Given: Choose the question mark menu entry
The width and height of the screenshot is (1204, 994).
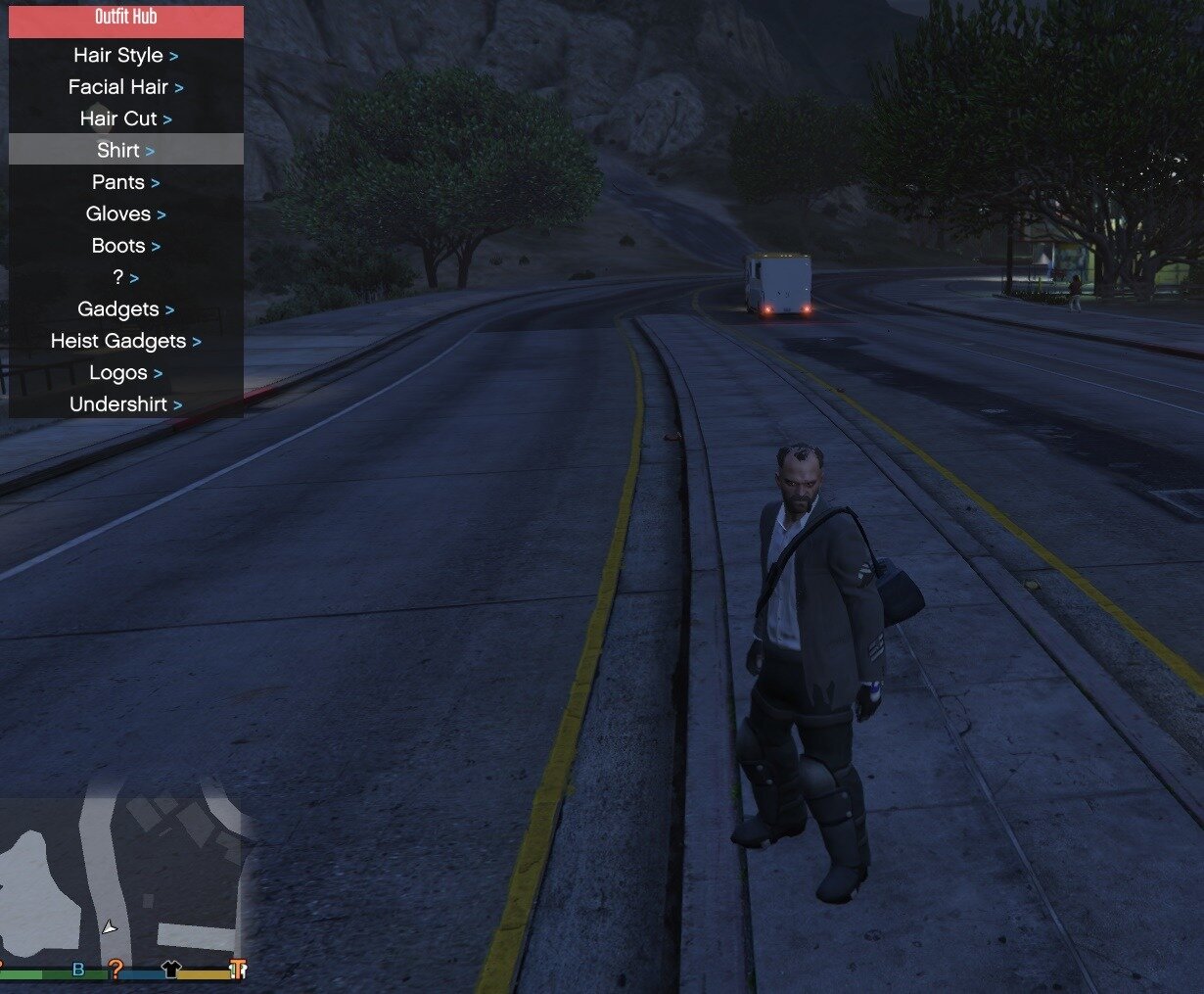Looking at the screenshot, I should tap(125, 277).
